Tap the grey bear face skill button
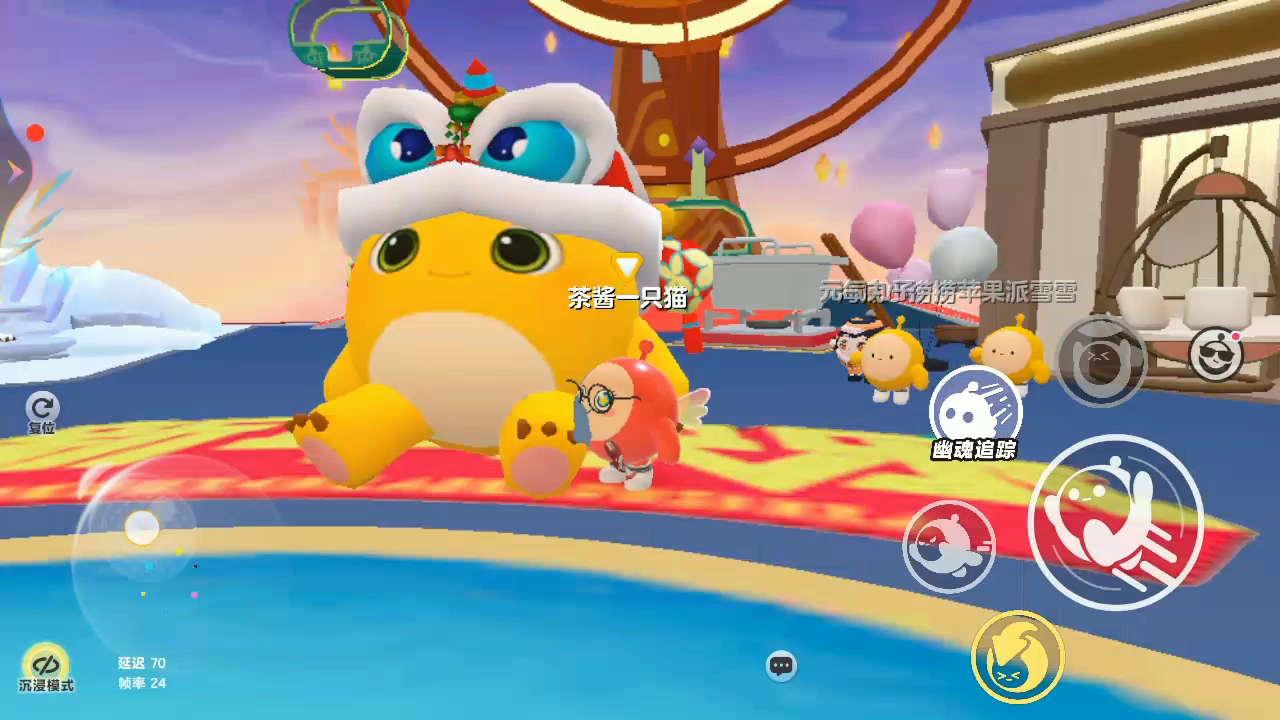The width and height of the screenshot is (1280, 720). coord(1101,361)
